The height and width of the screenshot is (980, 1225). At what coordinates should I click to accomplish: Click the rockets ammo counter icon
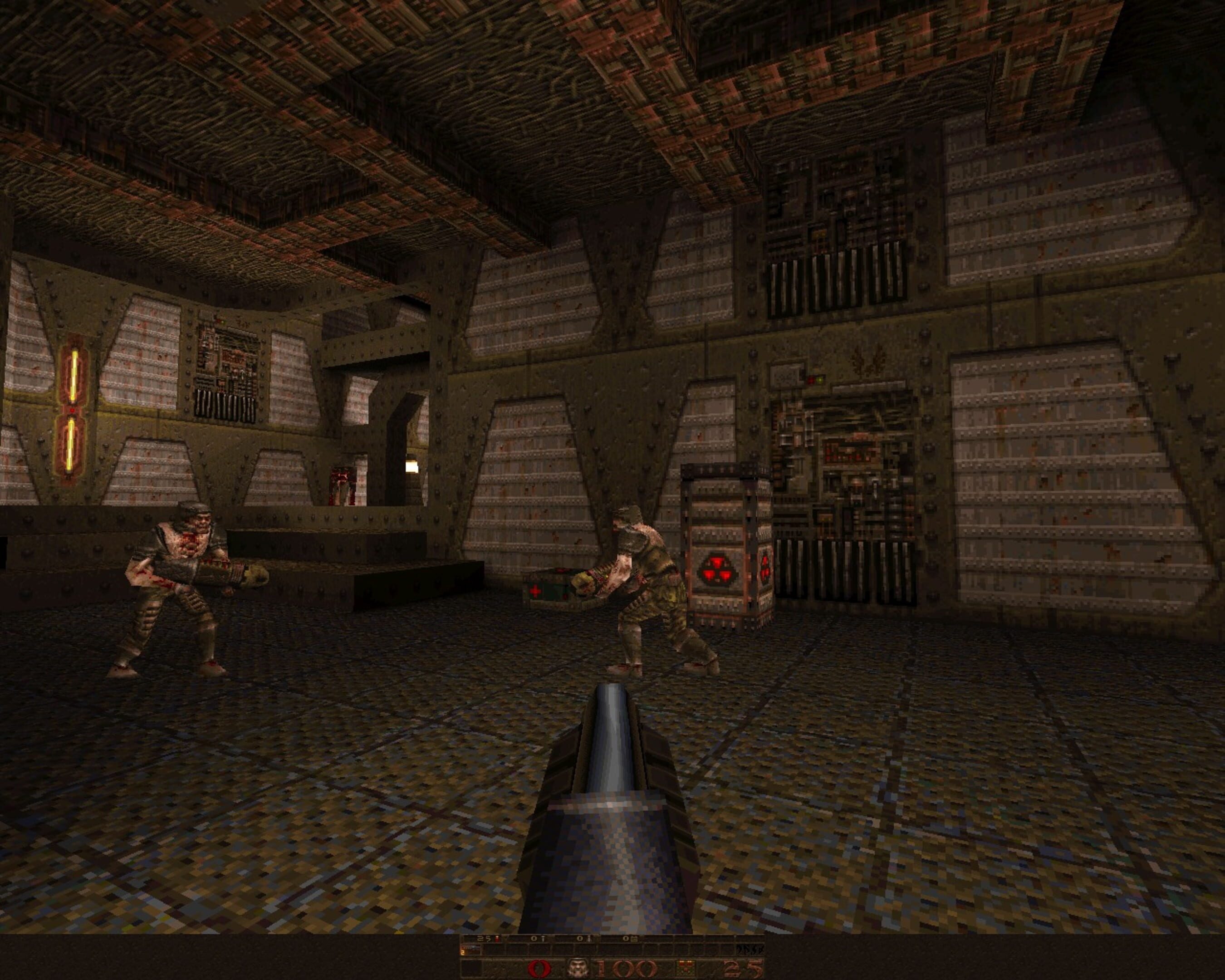click(x=589, y=939)
